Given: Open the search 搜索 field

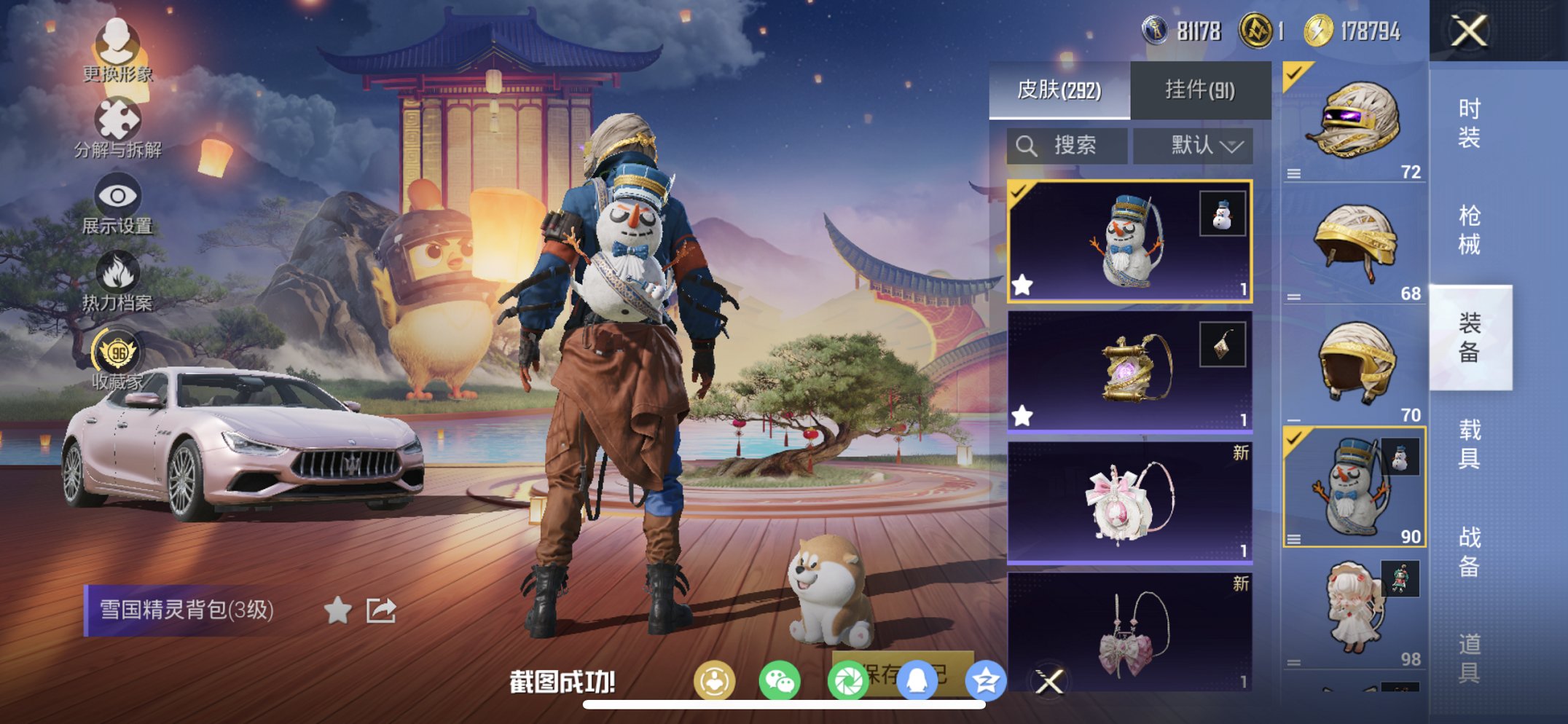Looking at the screenshot, I should click(1066, 145).
